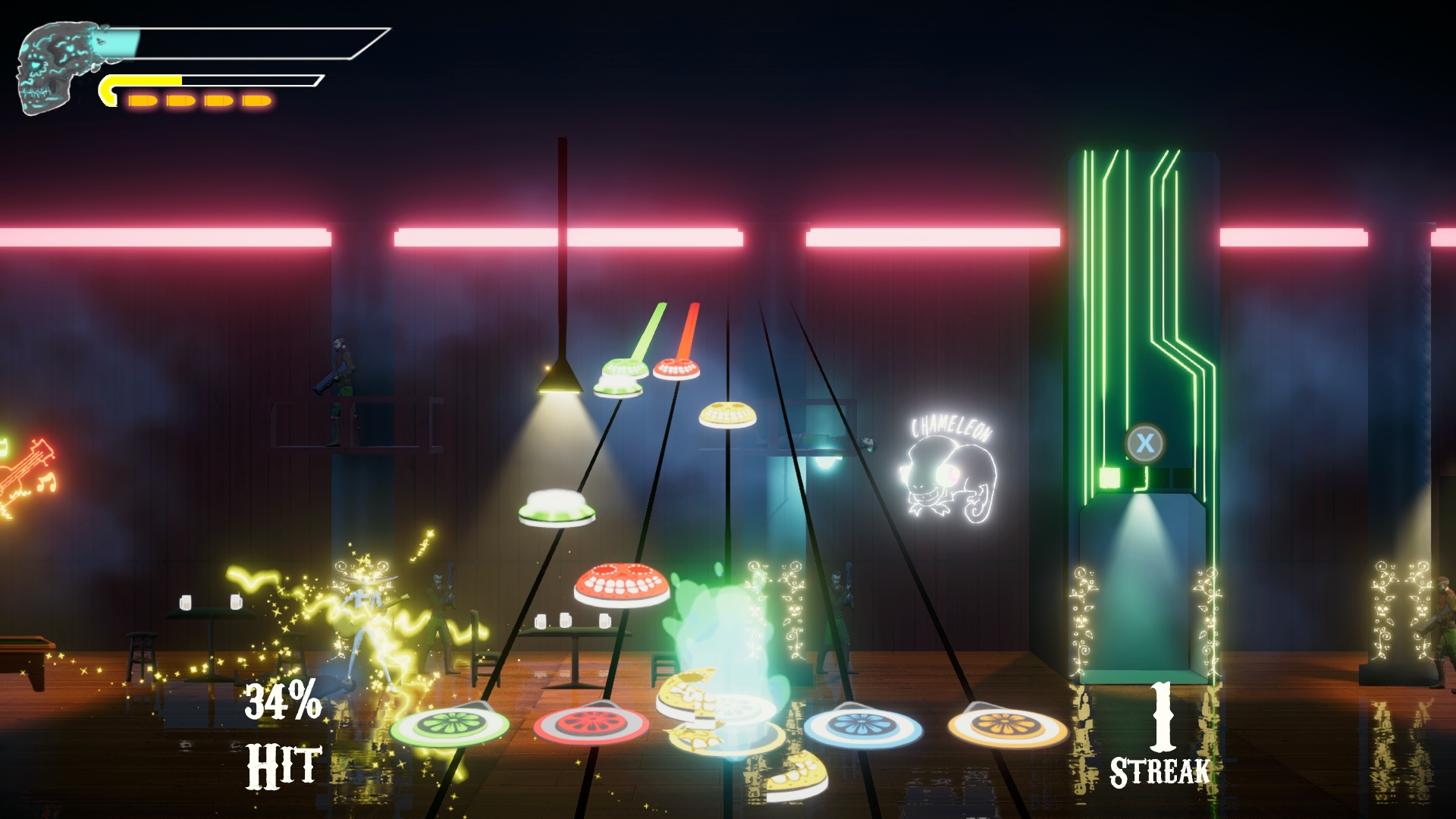This screenshot has width=1456, height=819.
Task: Select the neon Chameleon lizard sign
Action: click(952, 470)
